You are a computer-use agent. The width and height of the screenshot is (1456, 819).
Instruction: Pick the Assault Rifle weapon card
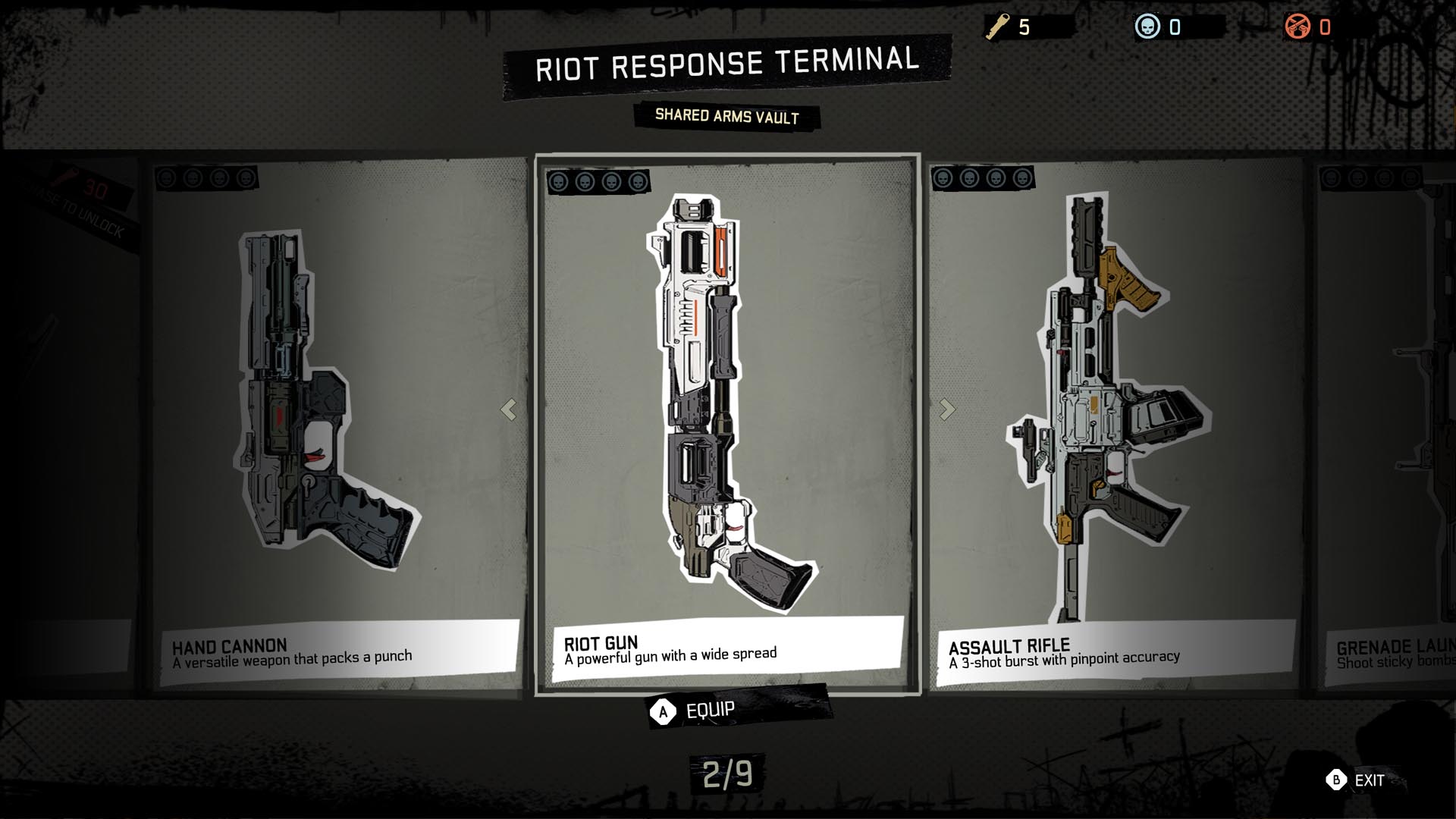pos(1115,425)
